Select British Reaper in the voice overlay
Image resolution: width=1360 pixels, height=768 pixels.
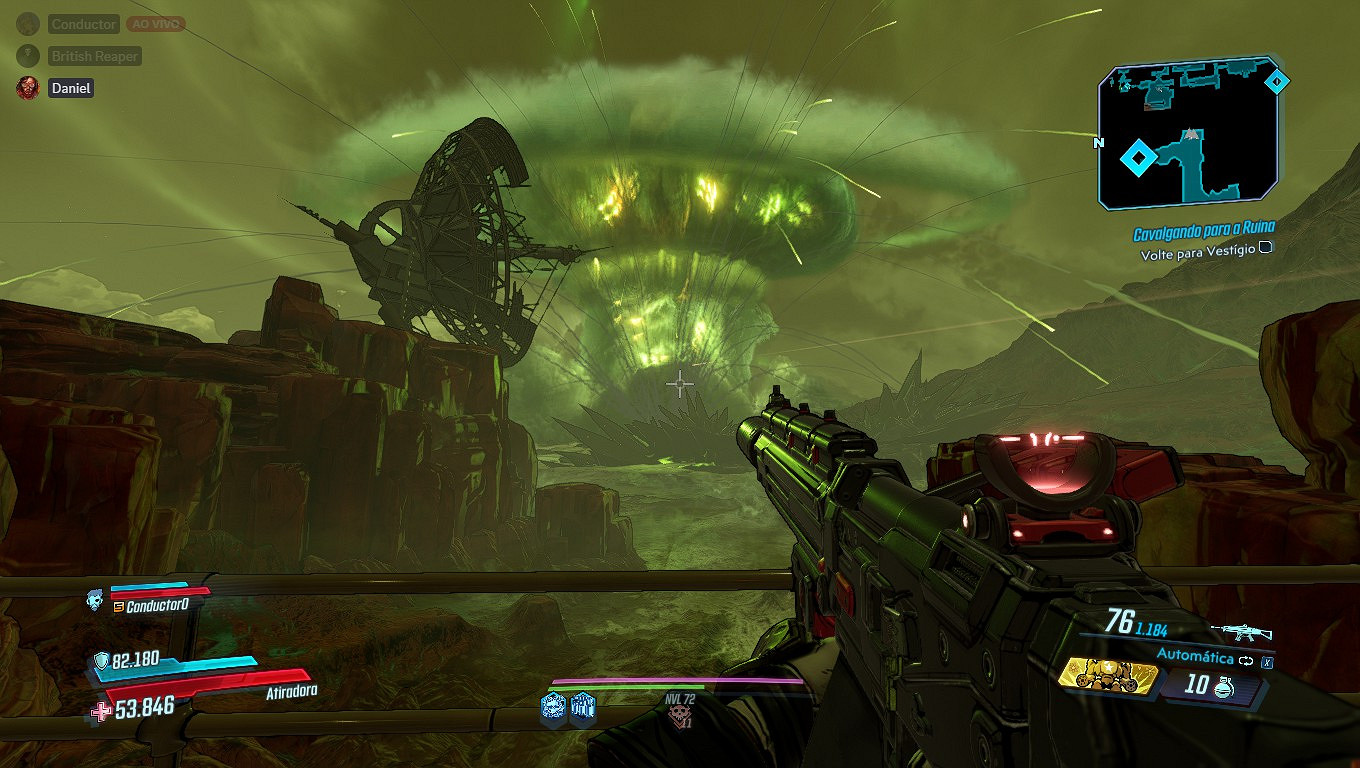tap(94, 56)
